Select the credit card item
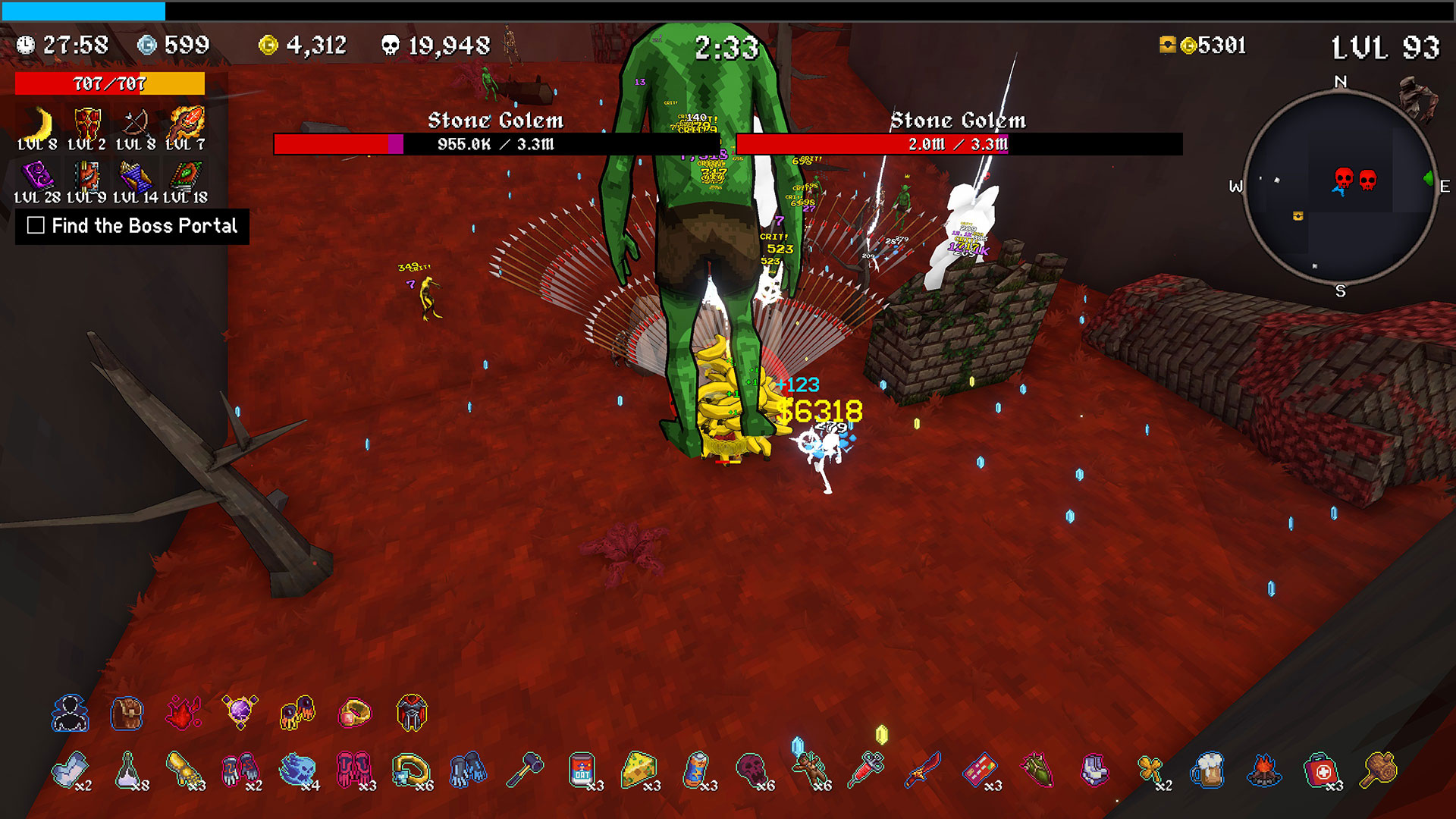Image resolution: width=1456 pixels, height=819 pixels. [x=980, y=770]
